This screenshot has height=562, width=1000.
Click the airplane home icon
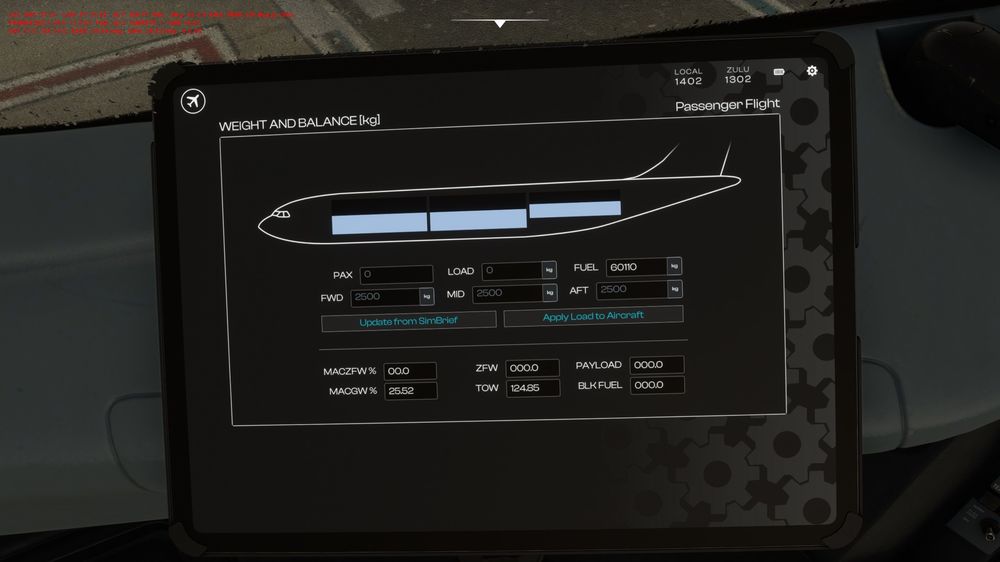point(193,101)
